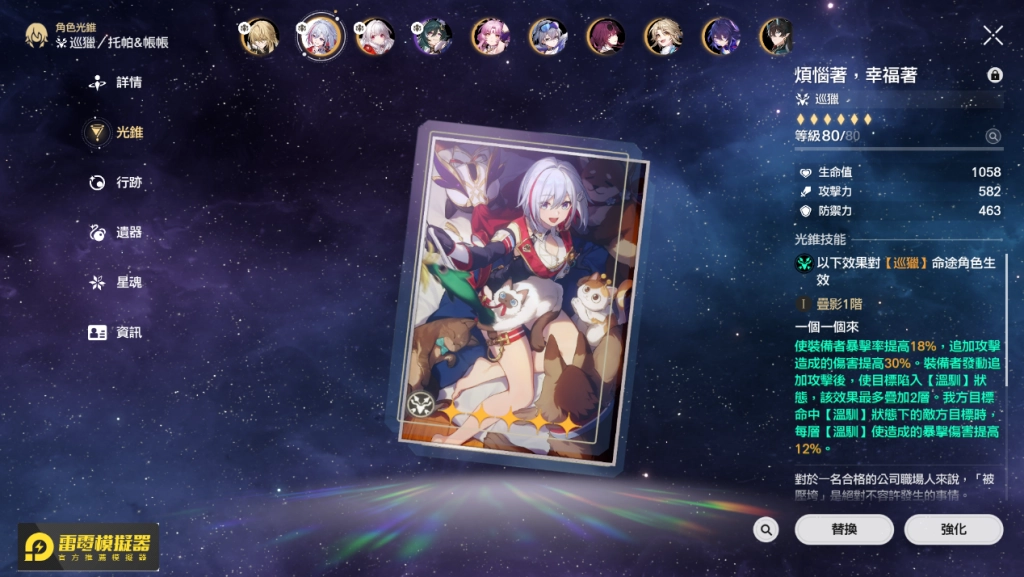The width and height of the screenshot is (1024, 577).
Task: Go to the 星魂 eidolon page
Action: point(117,283)
